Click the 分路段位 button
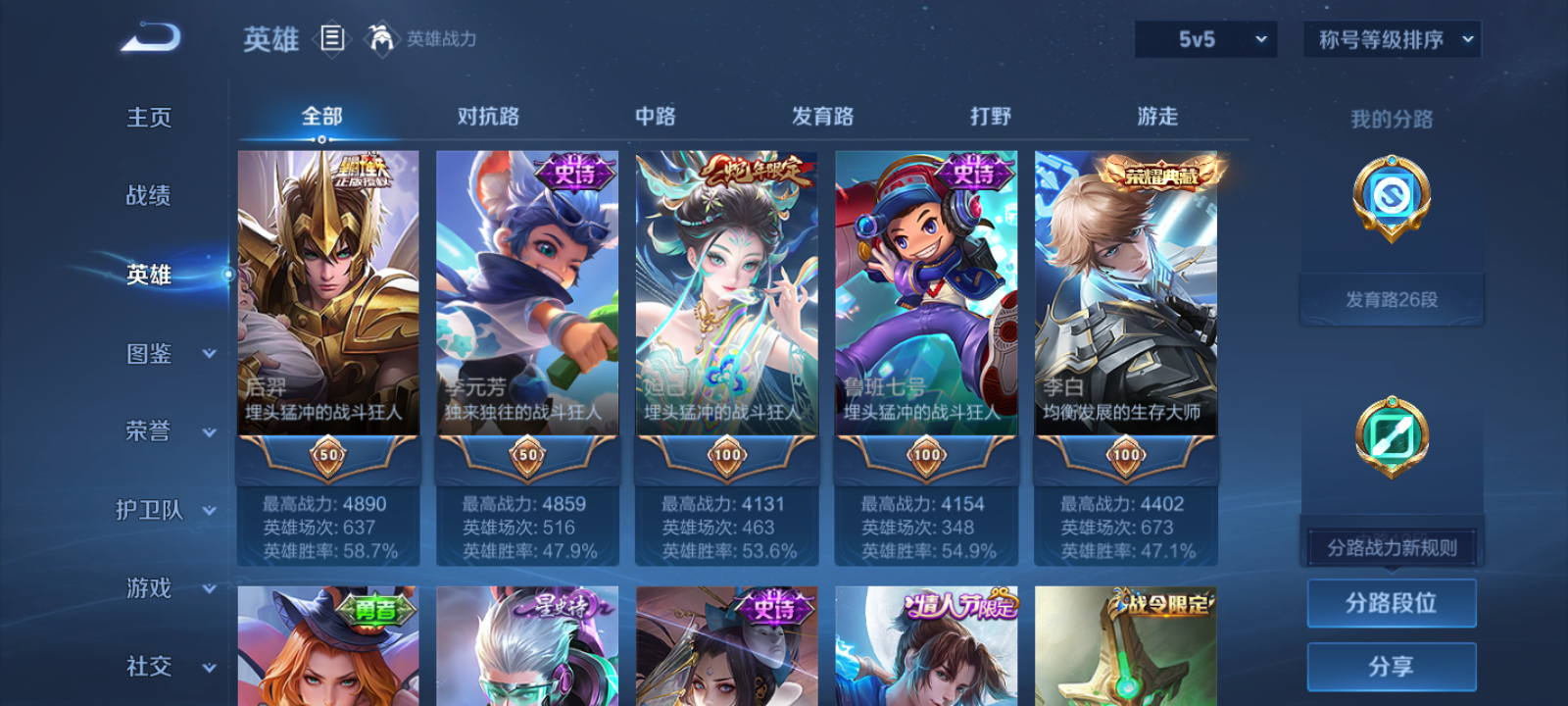Image resolution: width=1568 pixels, height=706 pixels. click(1392, 603)
